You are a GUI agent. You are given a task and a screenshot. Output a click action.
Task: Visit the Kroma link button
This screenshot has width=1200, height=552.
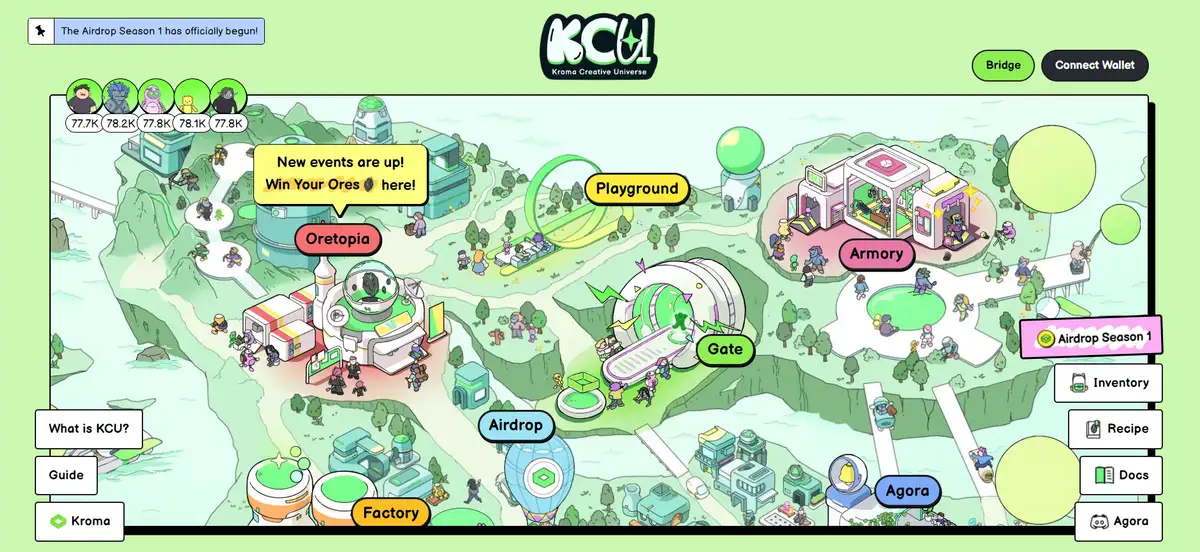coord(80,521)
